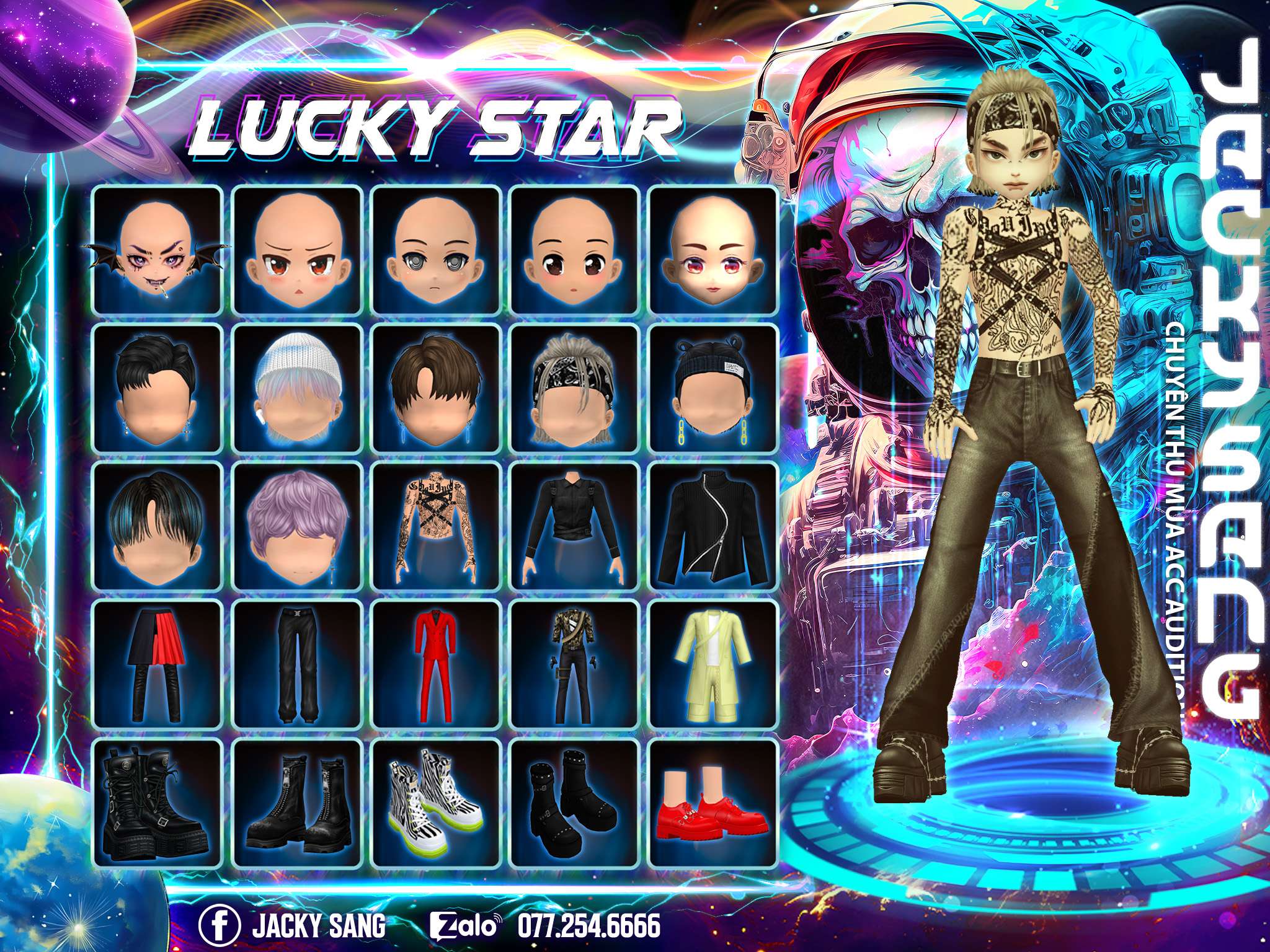Screen dimensions: 1270x952
Task: Pick the red shoes tile
Action: click(x=713, y=803)
